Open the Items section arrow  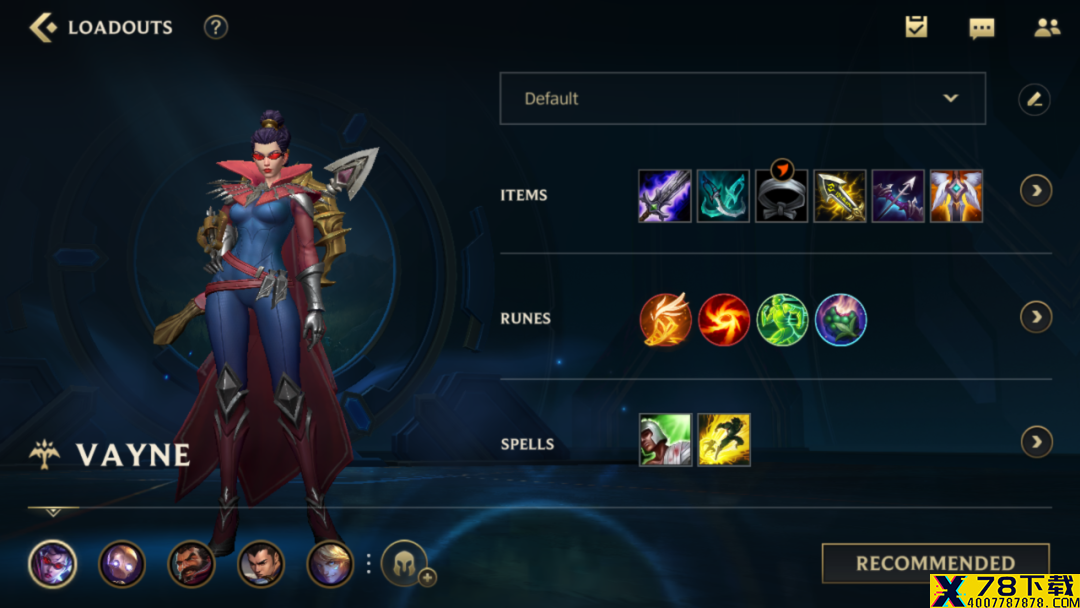1036,191
